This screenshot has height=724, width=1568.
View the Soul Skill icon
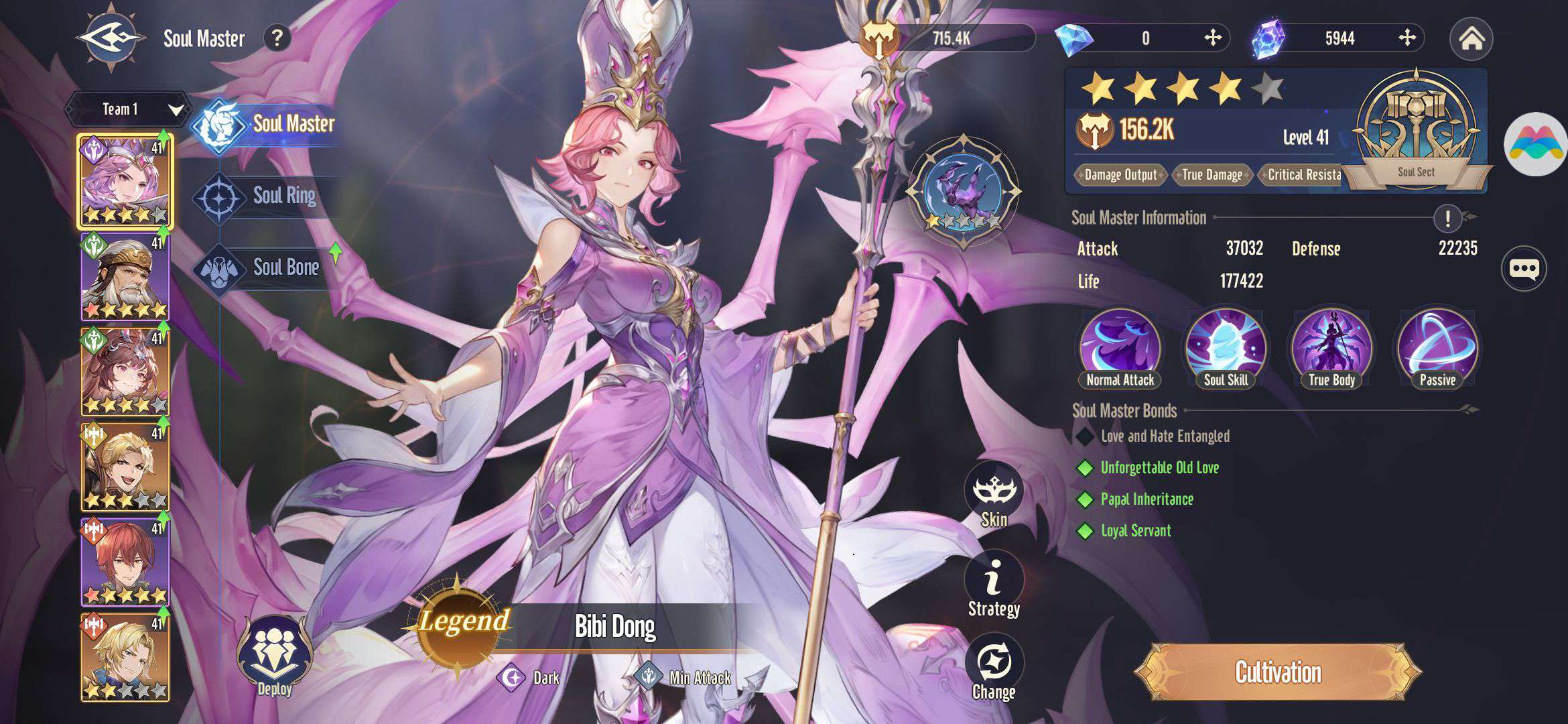(x=1226, y=349)
